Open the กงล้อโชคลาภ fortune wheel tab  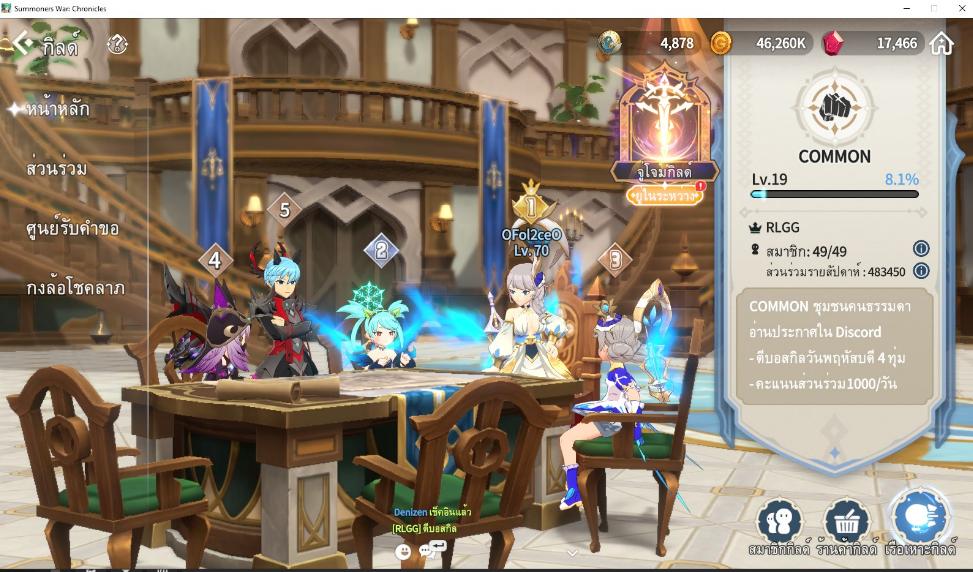tap(76, 288)
